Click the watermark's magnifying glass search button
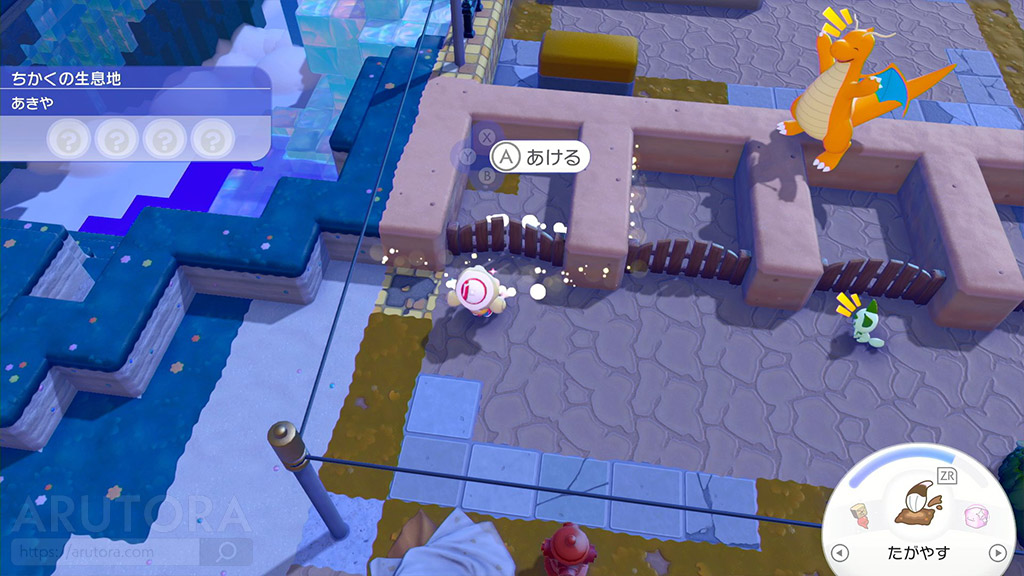The image size is (1024, 576). pyautogui.click(x=226, y=550)
